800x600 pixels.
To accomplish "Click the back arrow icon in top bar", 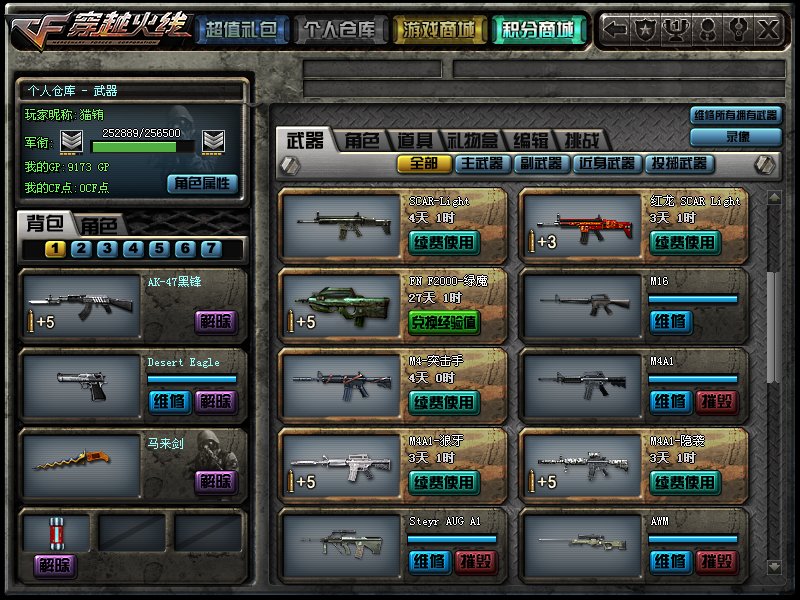I will pos(617,30).
